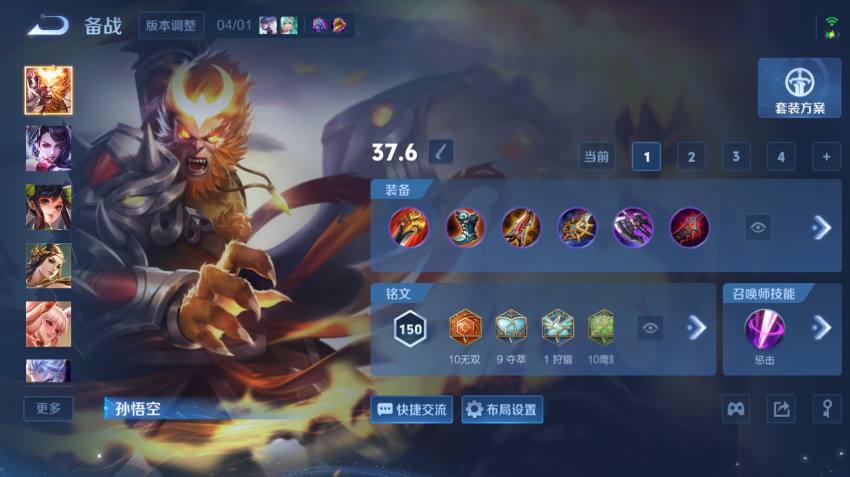Select the Sun Wukong hero portrait

pos(48,90)
